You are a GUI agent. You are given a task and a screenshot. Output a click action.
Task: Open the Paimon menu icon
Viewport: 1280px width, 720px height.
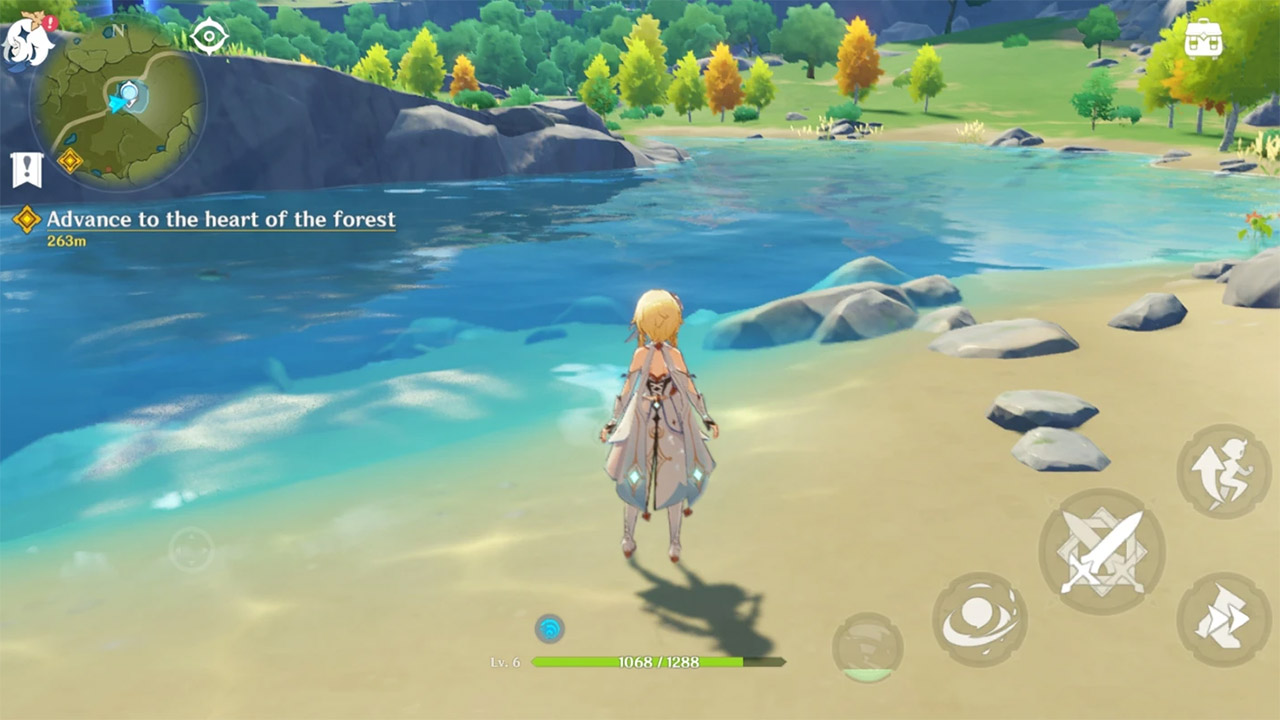click(28, 40)
